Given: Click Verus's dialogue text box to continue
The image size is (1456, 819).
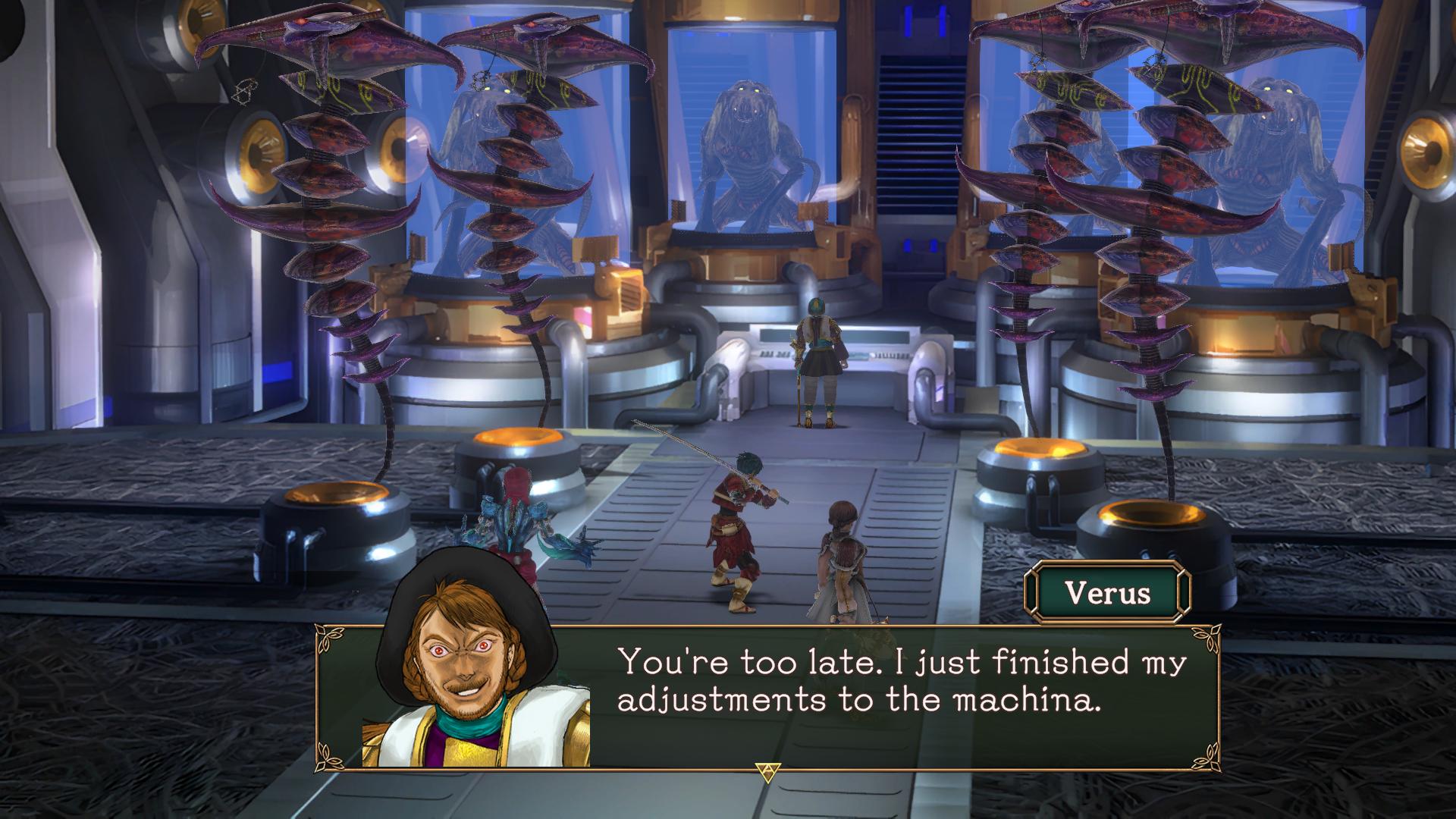Looking at the screenshot, I should pos(895,696).
